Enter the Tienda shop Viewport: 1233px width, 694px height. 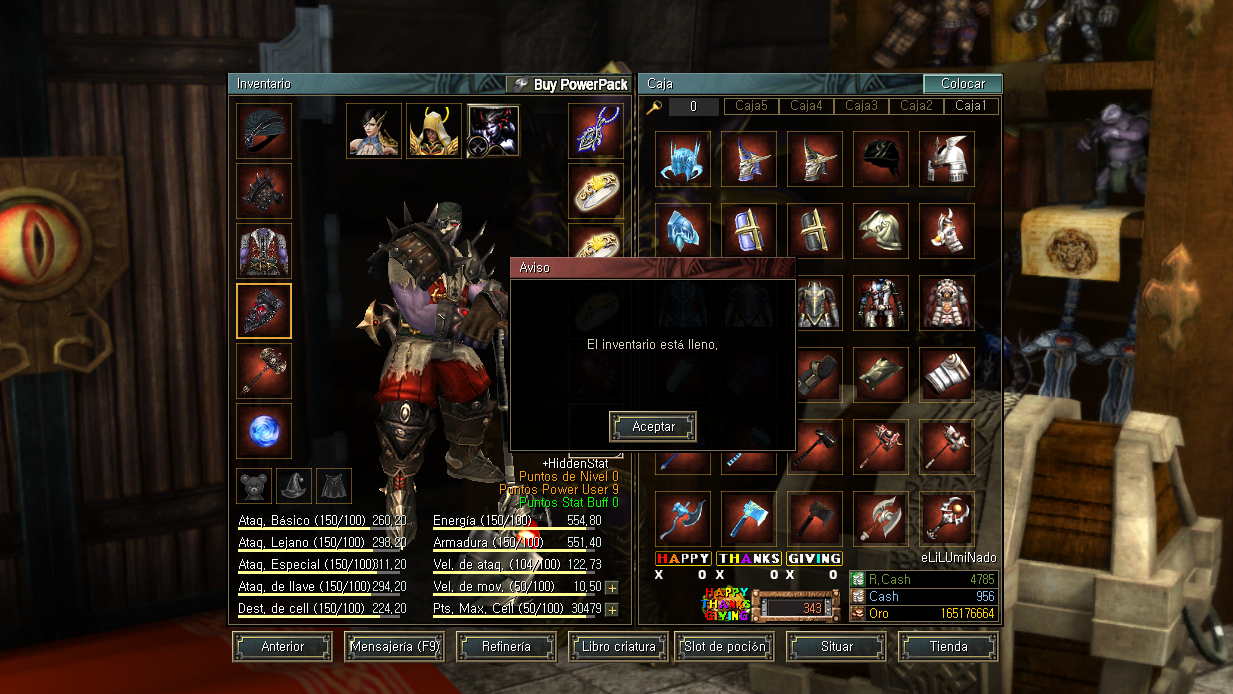[x=948, y=647]
